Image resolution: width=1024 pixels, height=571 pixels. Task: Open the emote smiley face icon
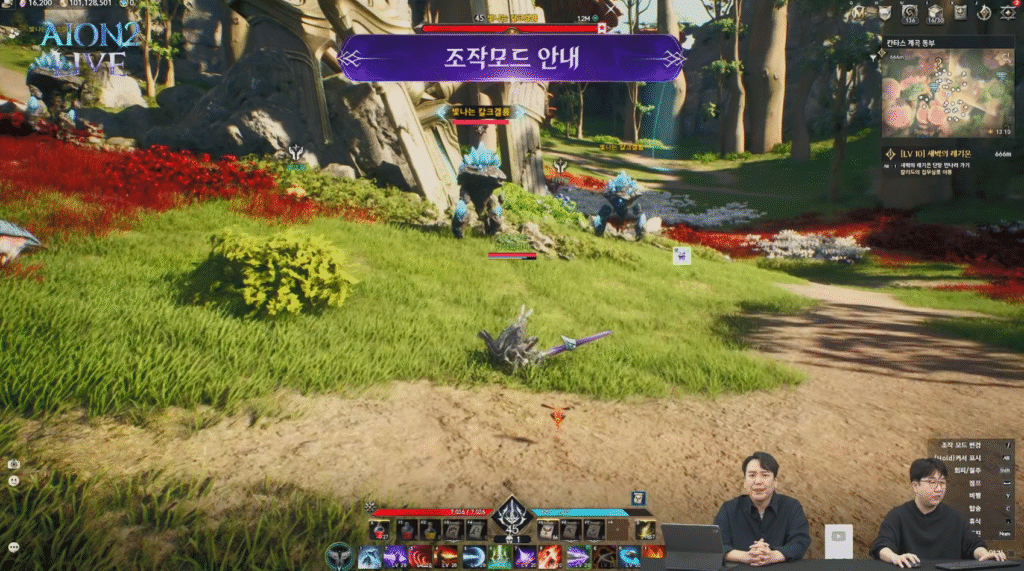[13, 481]
